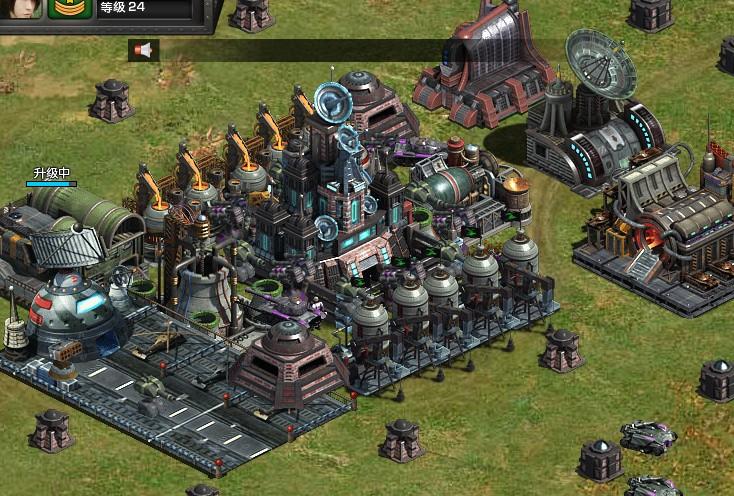Open the commander portrait profile
The width and height of the screenshot is (734, 496).
(24, 8)
